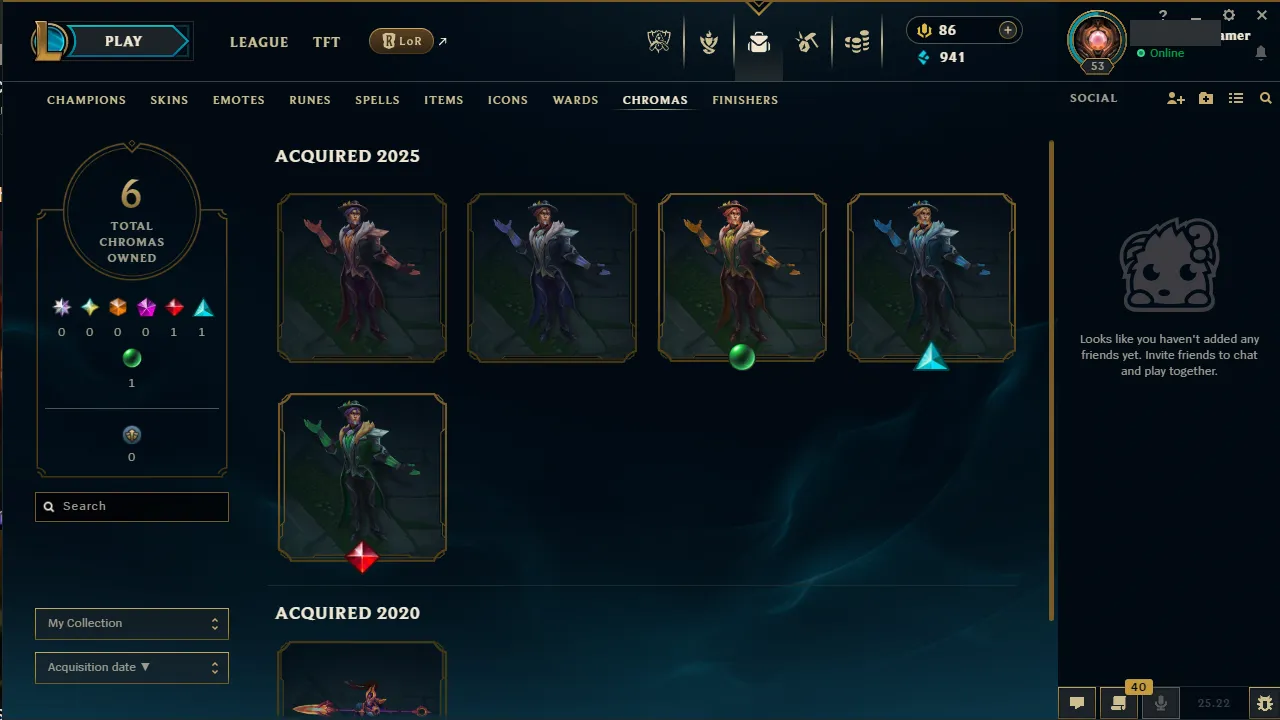Mute the voice chat microphone in bottom bar
Screen dimensions: 1280x720
(x=1160, y=703)
